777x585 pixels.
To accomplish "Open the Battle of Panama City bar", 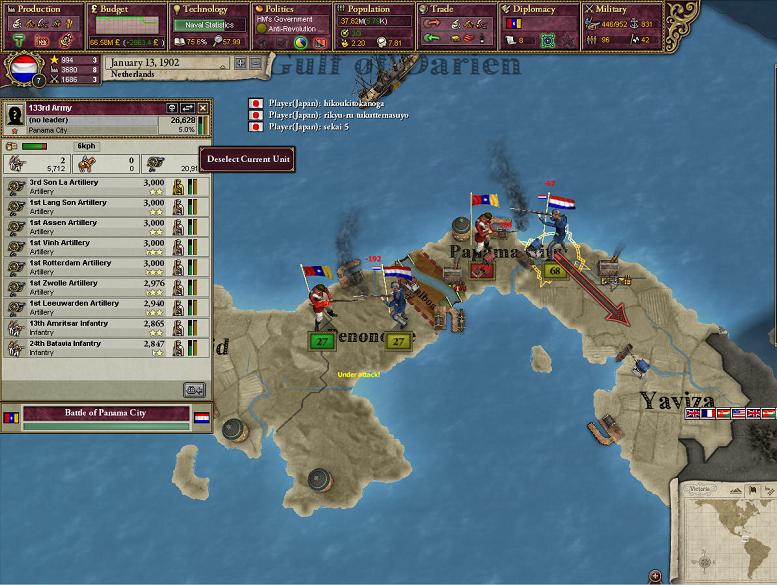I will pos(105,413).
